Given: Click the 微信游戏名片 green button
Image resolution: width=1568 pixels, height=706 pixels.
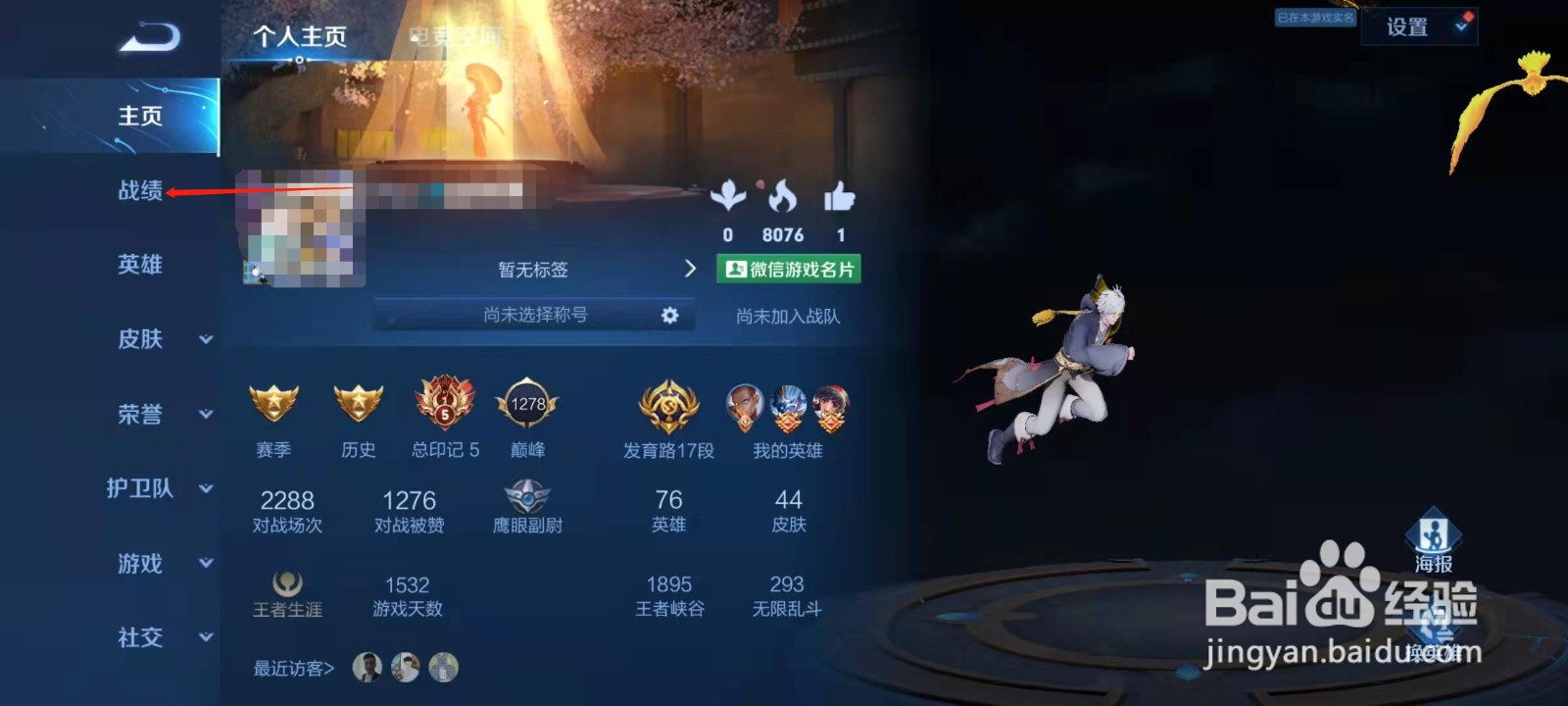Looking at the screenshot, I should pyautogui.click(x=791, y=269).
